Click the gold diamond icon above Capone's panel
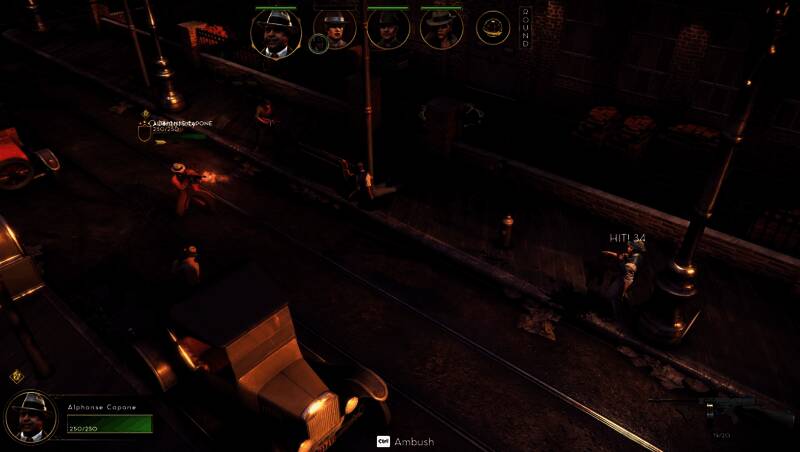 tap(17, 377)
